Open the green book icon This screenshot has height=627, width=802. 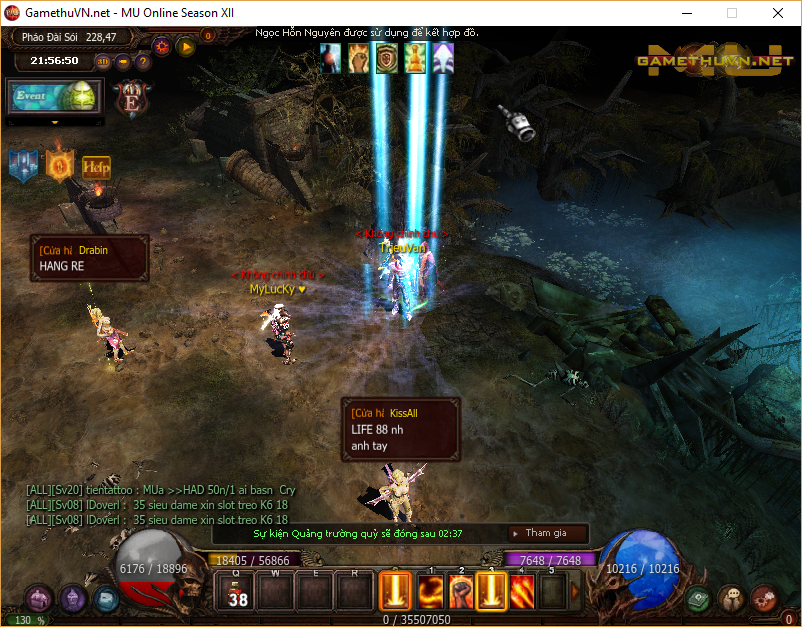tap(699, 599)
